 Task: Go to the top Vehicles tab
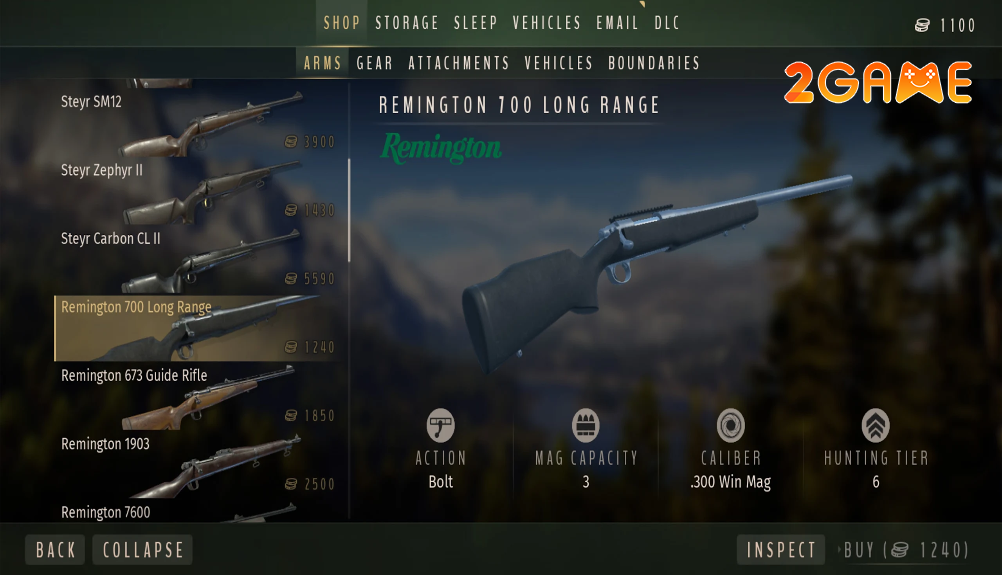pos(547,23)
